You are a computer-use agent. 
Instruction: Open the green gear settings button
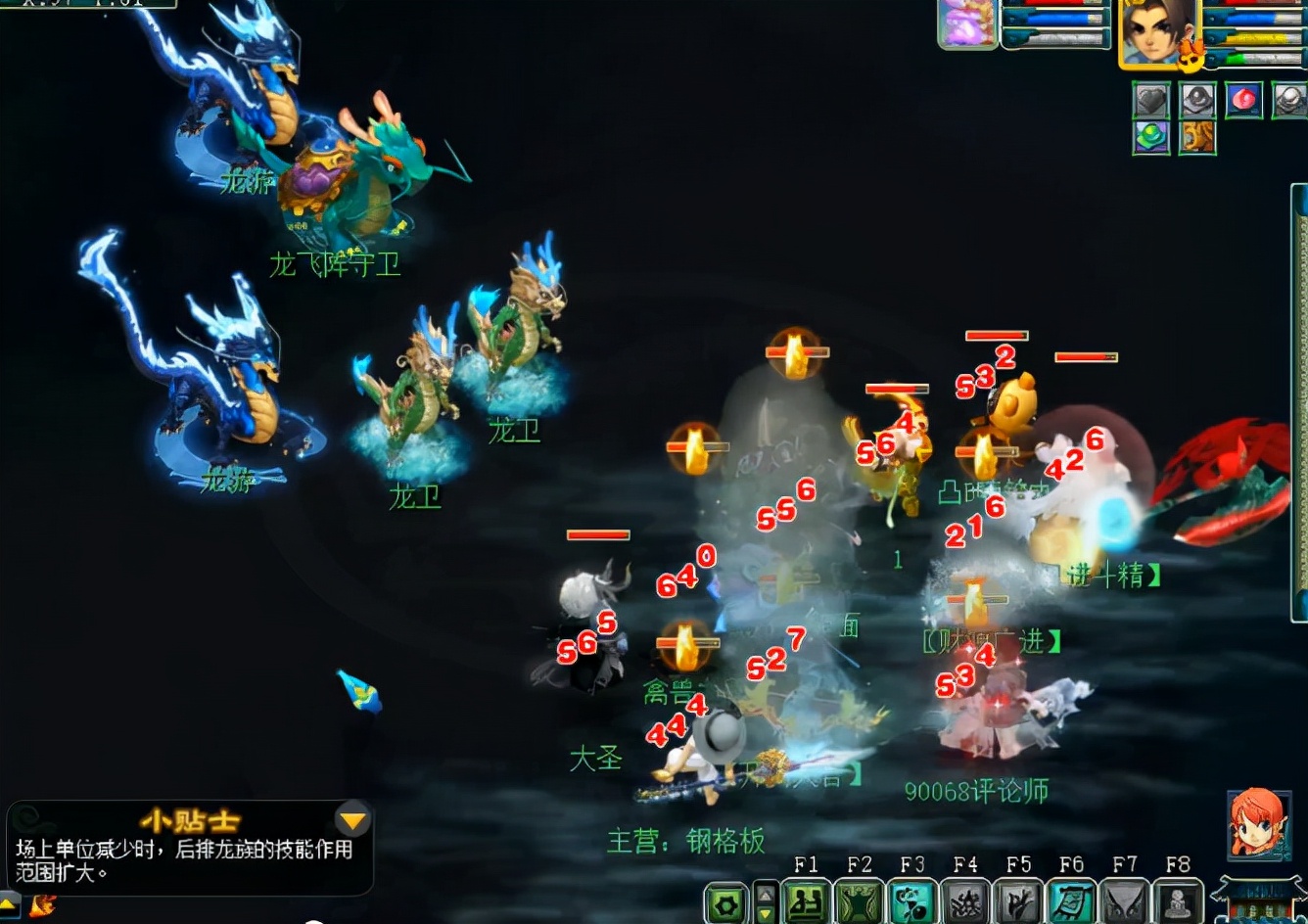(x=725, y=903)
